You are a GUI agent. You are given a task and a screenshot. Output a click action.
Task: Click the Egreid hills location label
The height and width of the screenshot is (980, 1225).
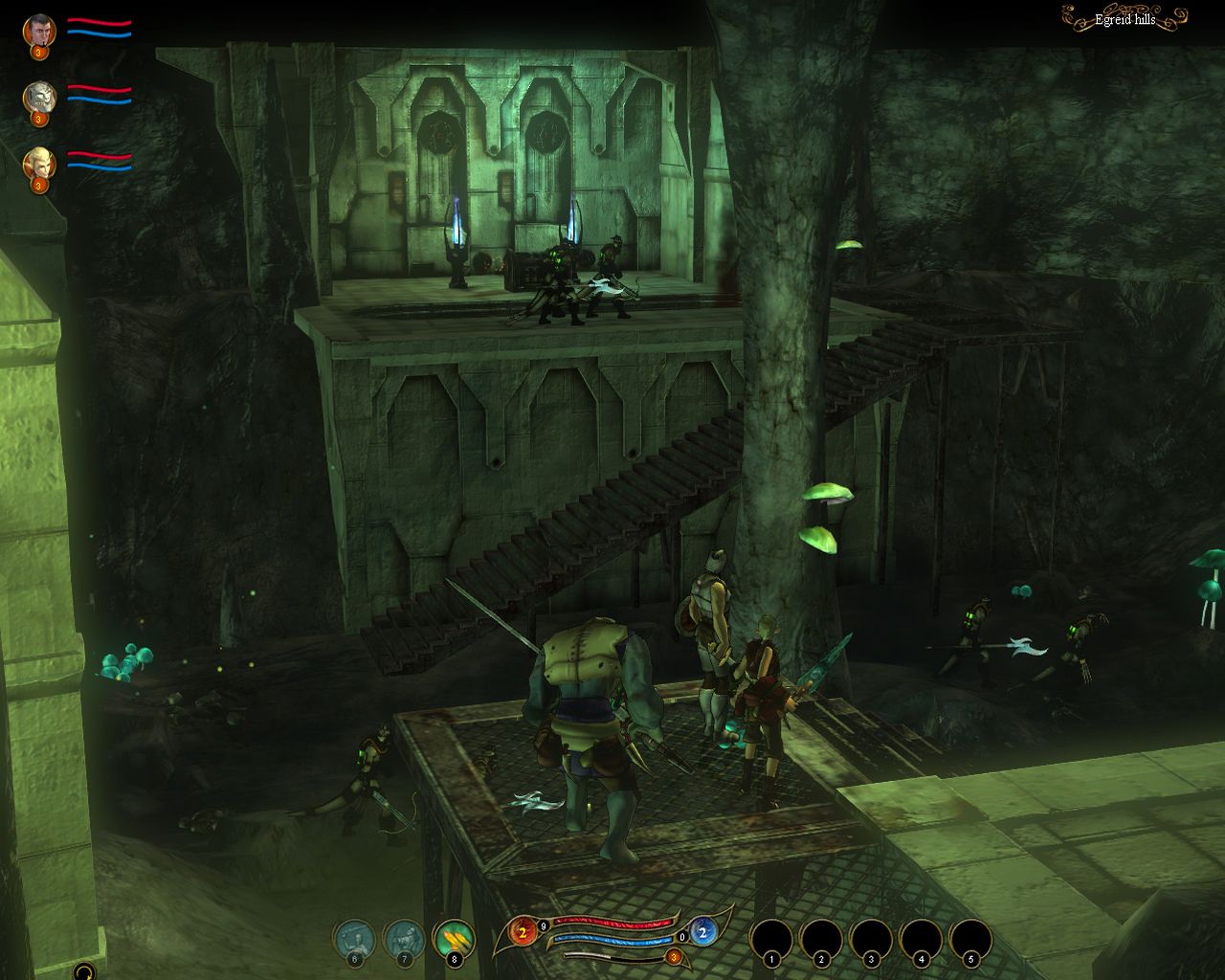click(x=1125, y=19)
